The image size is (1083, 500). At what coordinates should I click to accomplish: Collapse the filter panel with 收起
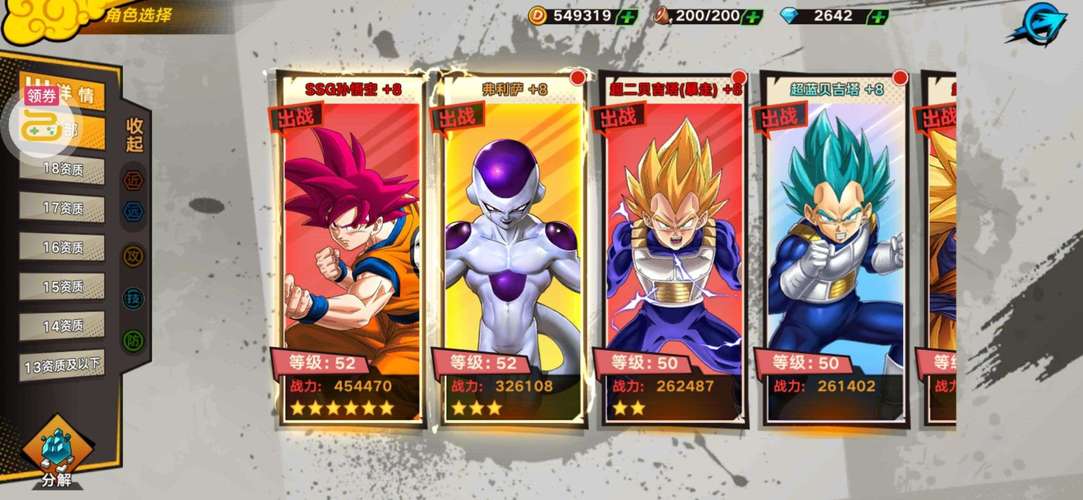(134, 135)
